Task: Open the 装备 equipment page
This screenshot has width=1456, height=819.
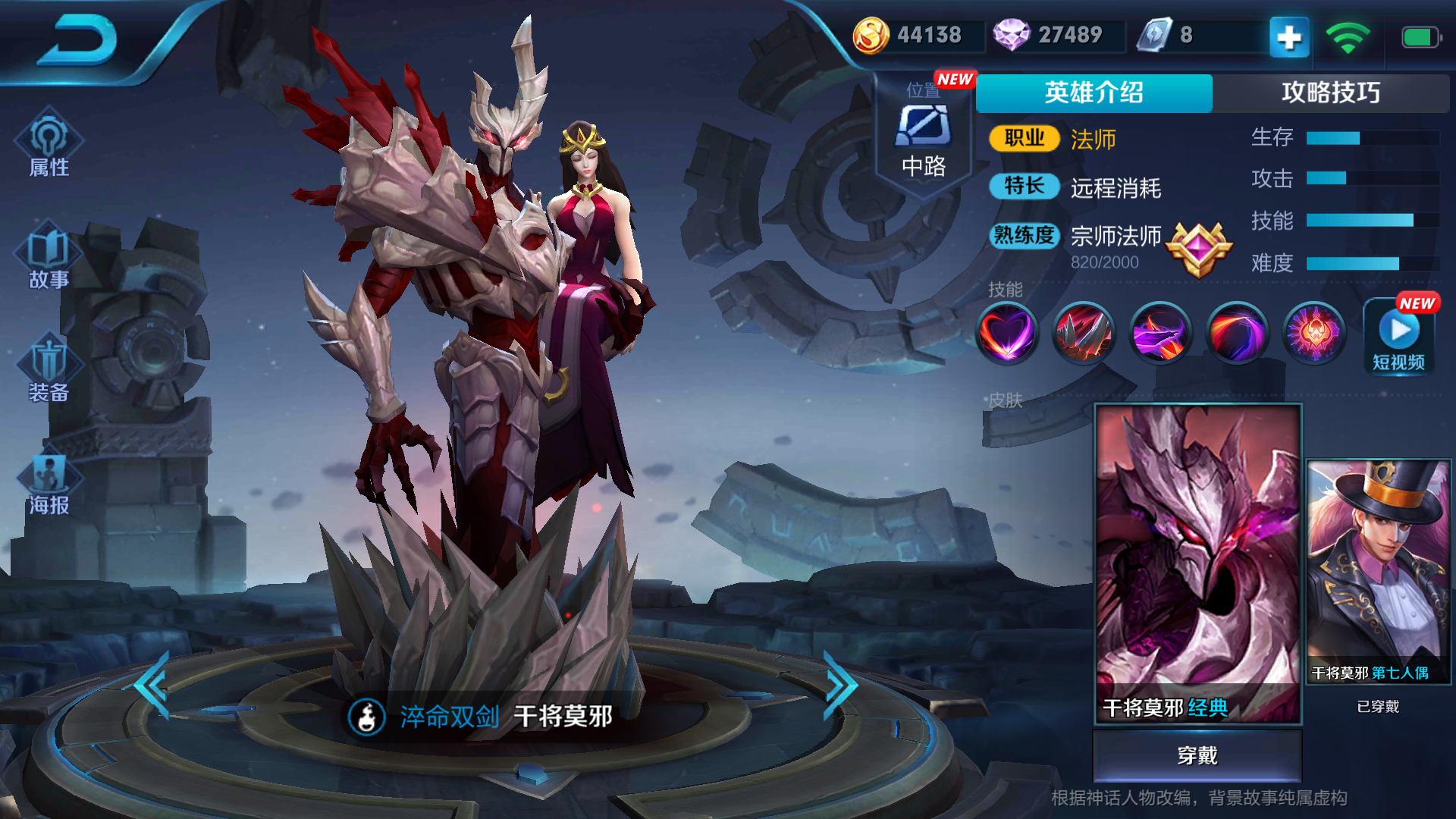Action: tap(49, 371)
